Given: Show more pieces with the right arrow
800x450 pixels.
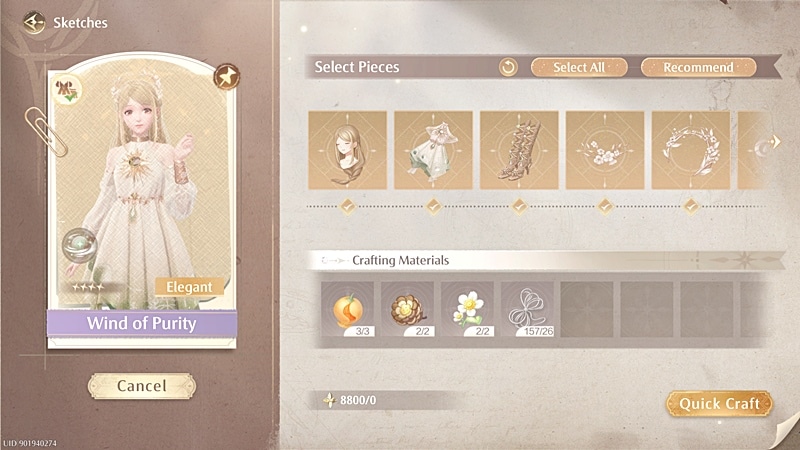Looking at the screenshot, I should 773,145.
